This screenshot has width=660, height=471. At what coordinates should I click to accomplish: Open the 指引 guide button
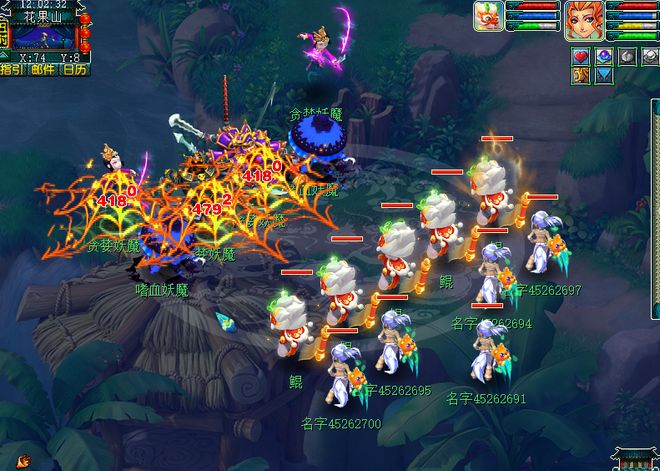click(x=13, y=70)
